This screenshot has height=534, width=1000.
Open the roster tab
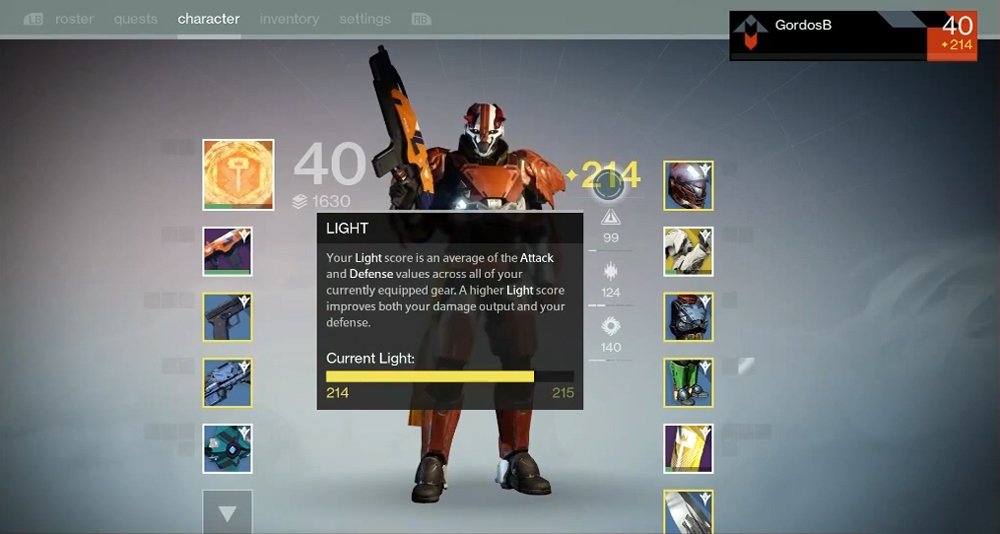pyautogui.click(x=74, y=19)
